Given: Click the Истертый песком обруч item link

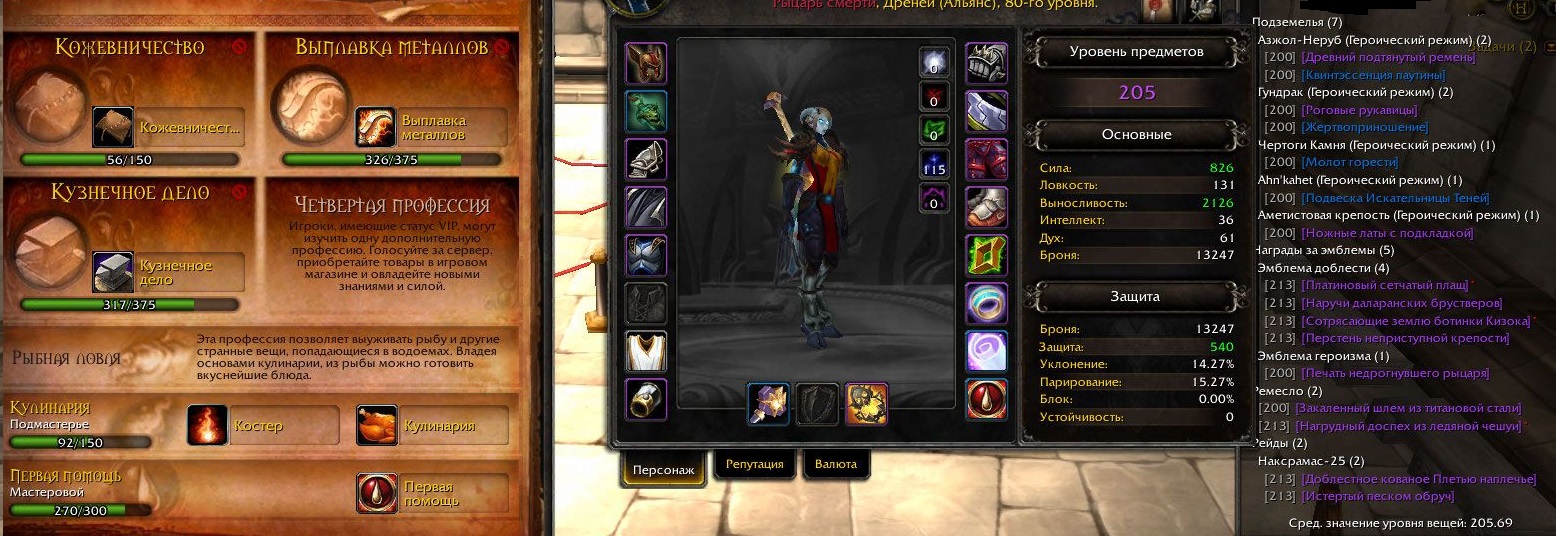Looking at the screenshot, I should point(1377,496).
